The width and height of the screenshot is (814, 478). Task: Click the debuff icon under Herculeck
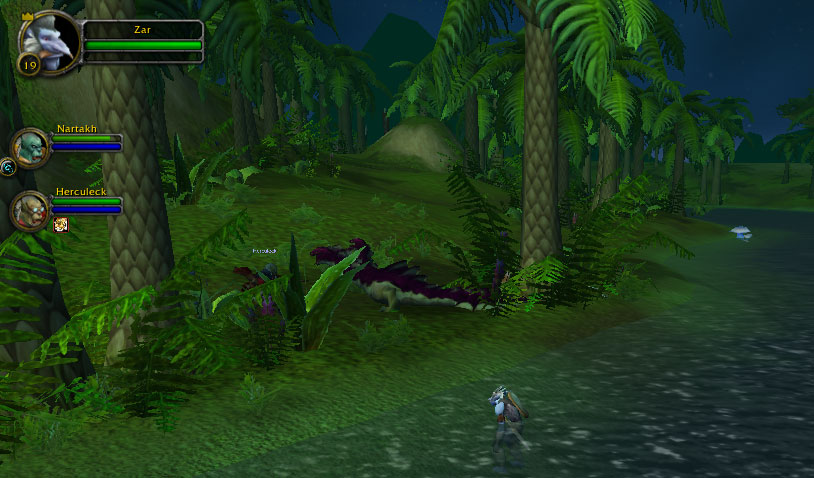tap(61, 225)
